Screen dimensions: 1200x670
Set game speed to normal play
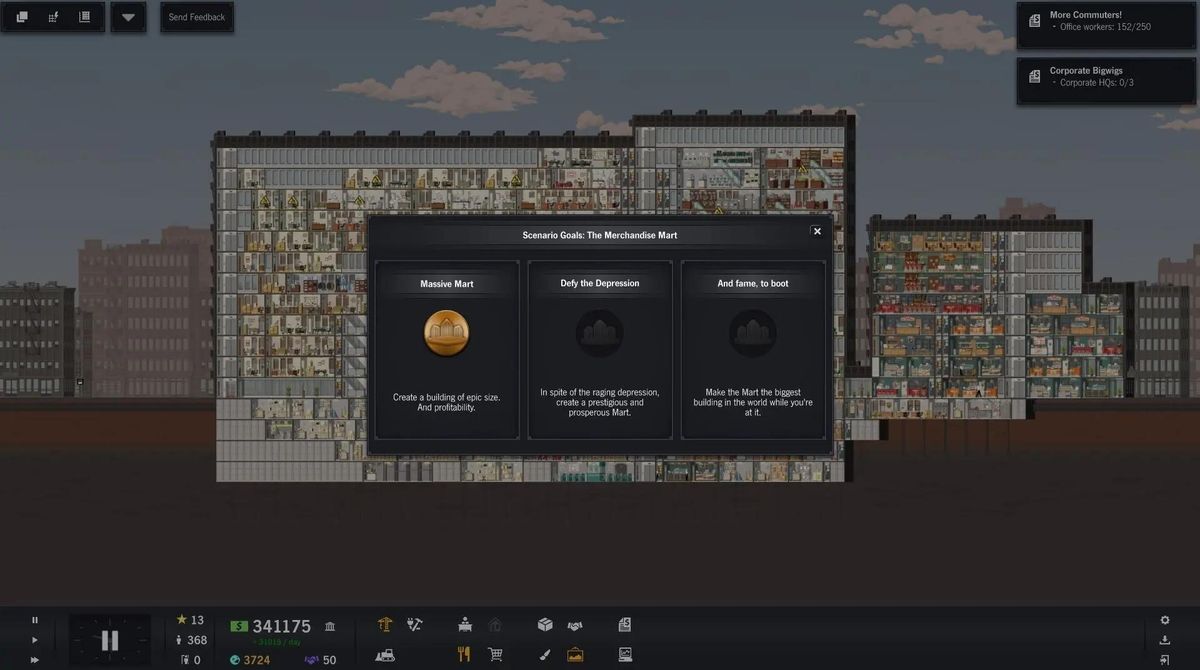[35, 640]
